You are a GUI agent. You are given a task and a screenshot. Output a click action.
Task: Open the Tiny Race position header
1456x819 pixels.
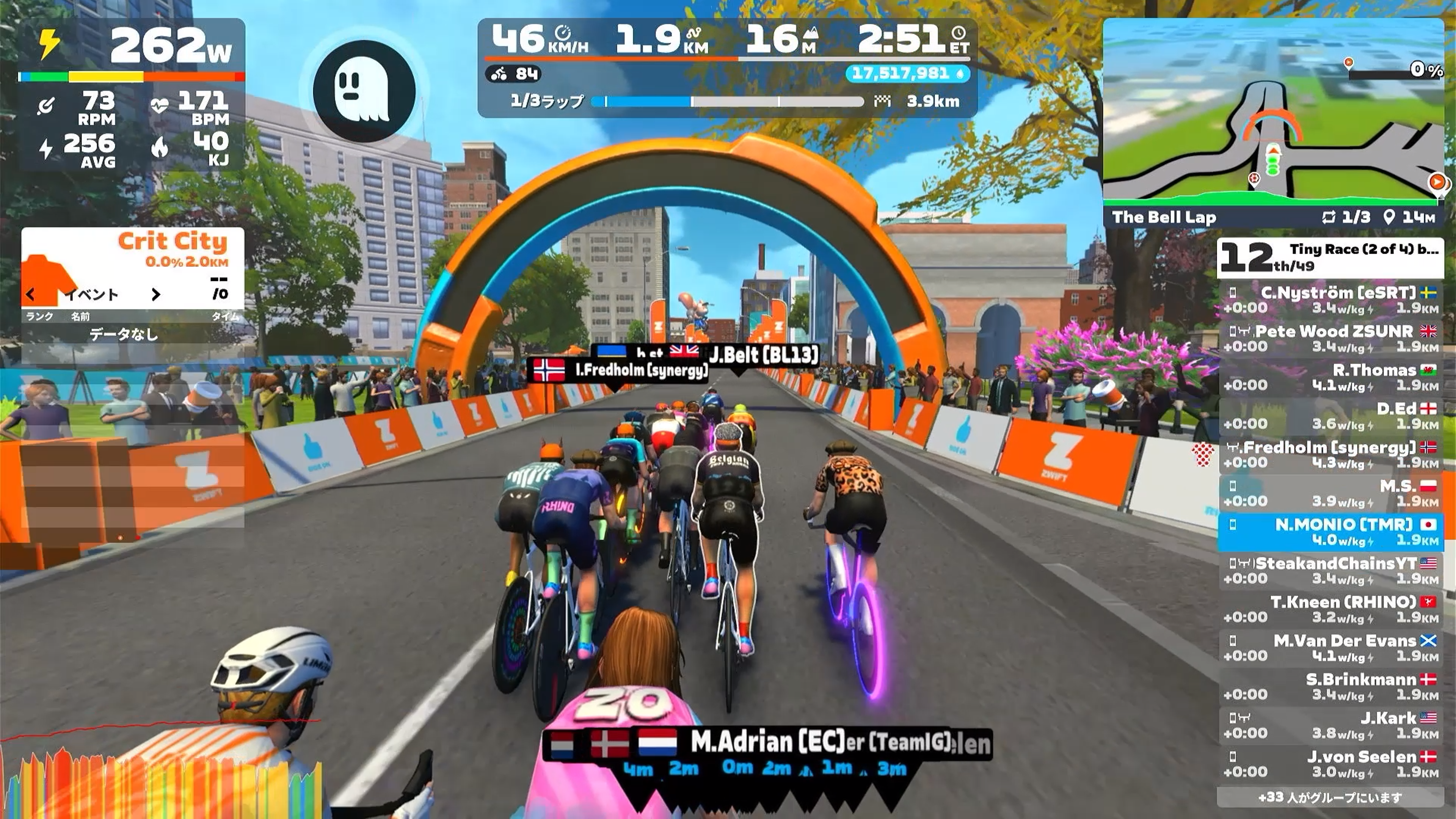(1330, 258)
